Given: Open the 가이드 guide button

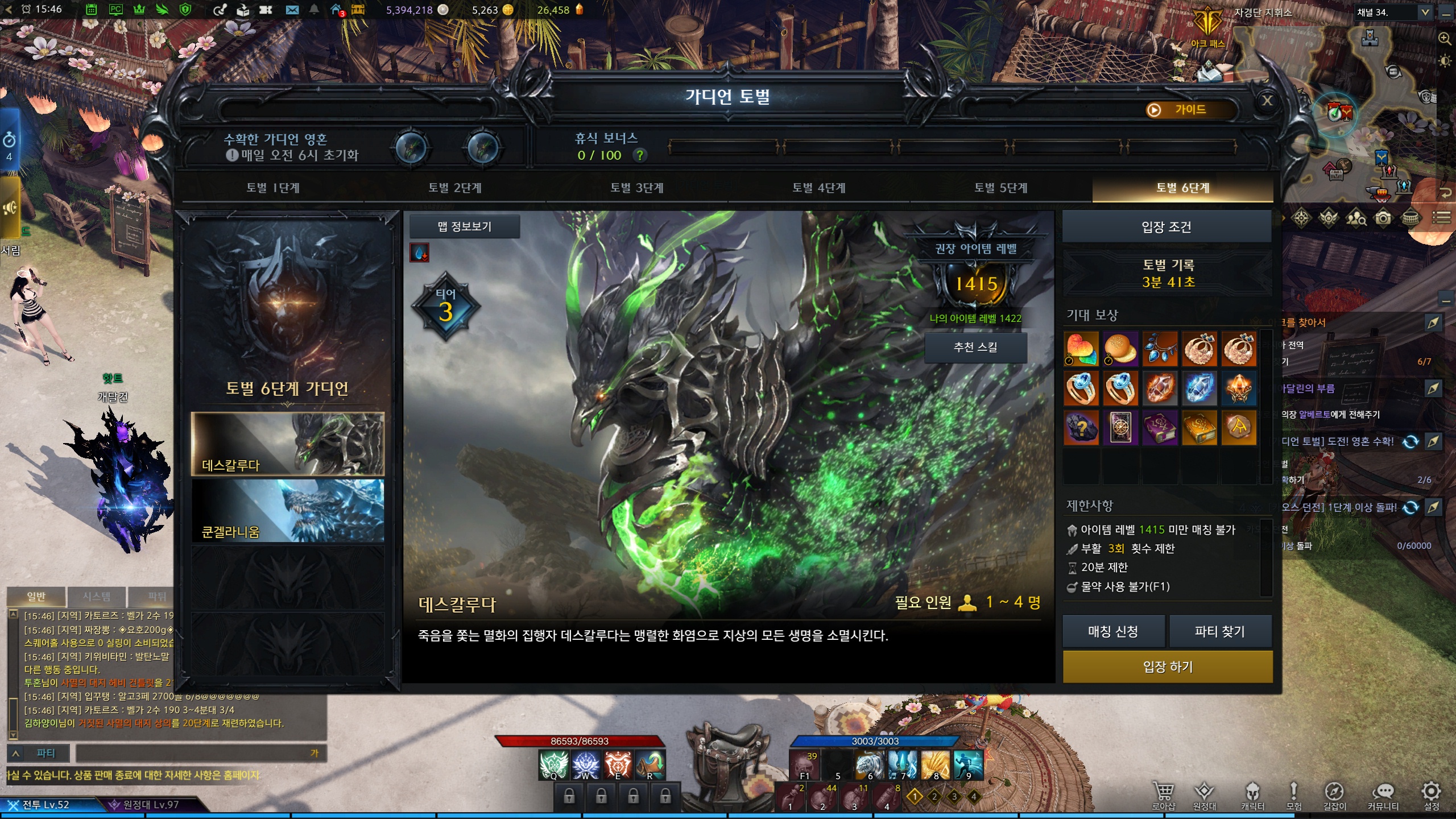Looking at the screenshot, I should coord(1190,110).
